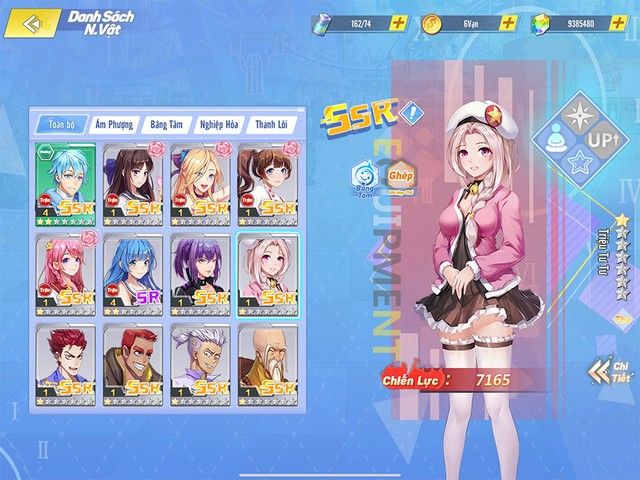The image size is (640, 480).
Task: Select the blonde long-haired girl card
Action: click(x=202, y=181)
